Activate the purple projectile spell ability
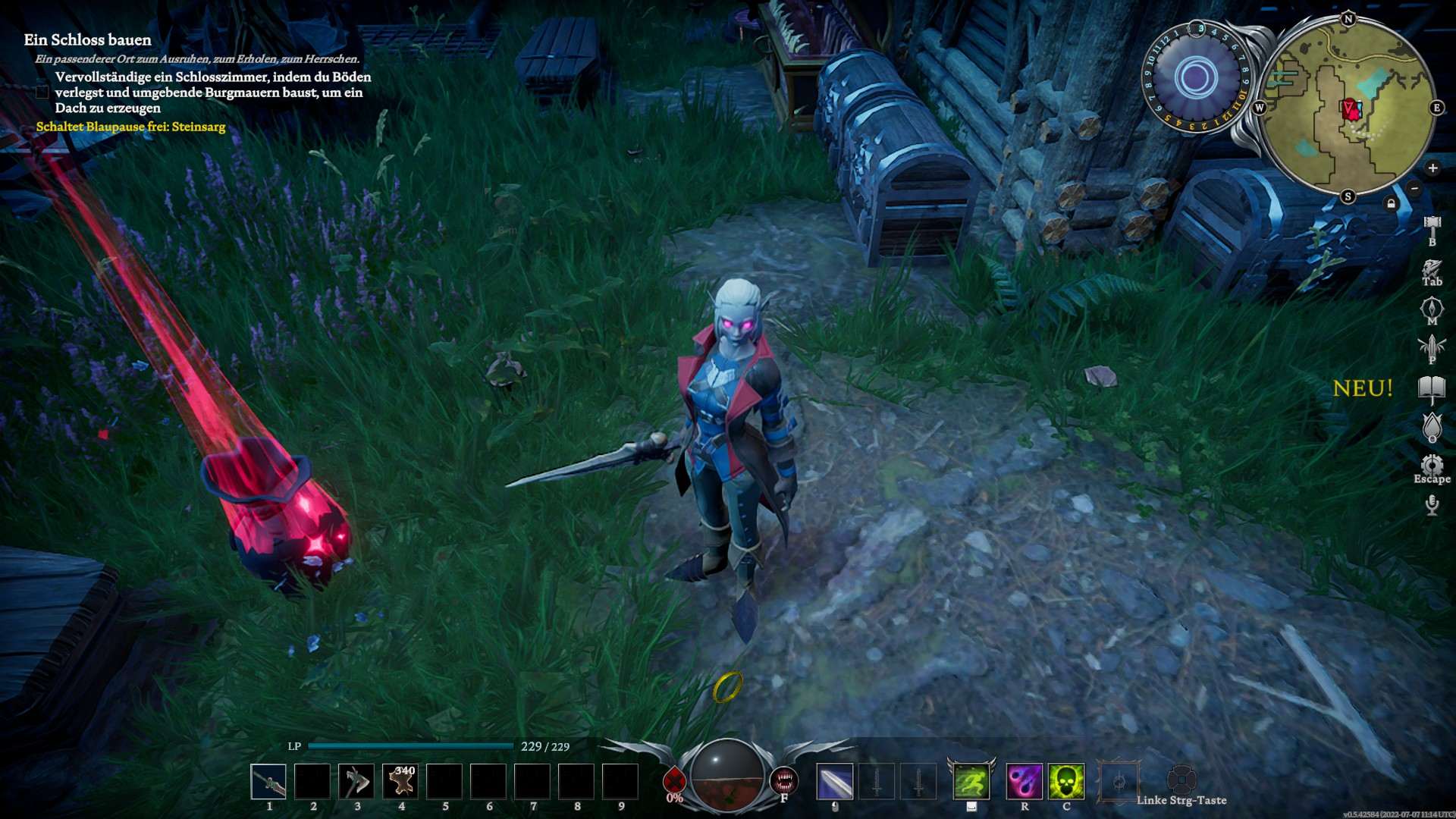The image size is (1456, 819). 1024,782
